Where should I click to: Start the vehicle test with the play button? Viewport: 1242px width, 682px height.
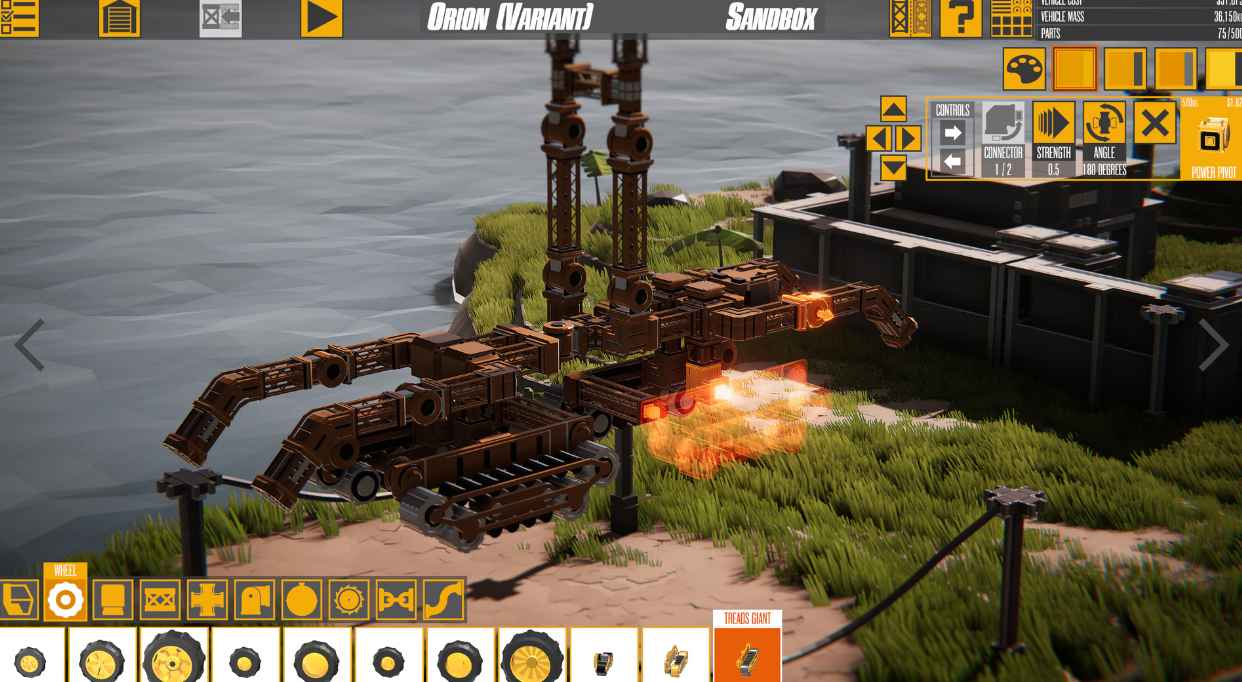point(321,17)
